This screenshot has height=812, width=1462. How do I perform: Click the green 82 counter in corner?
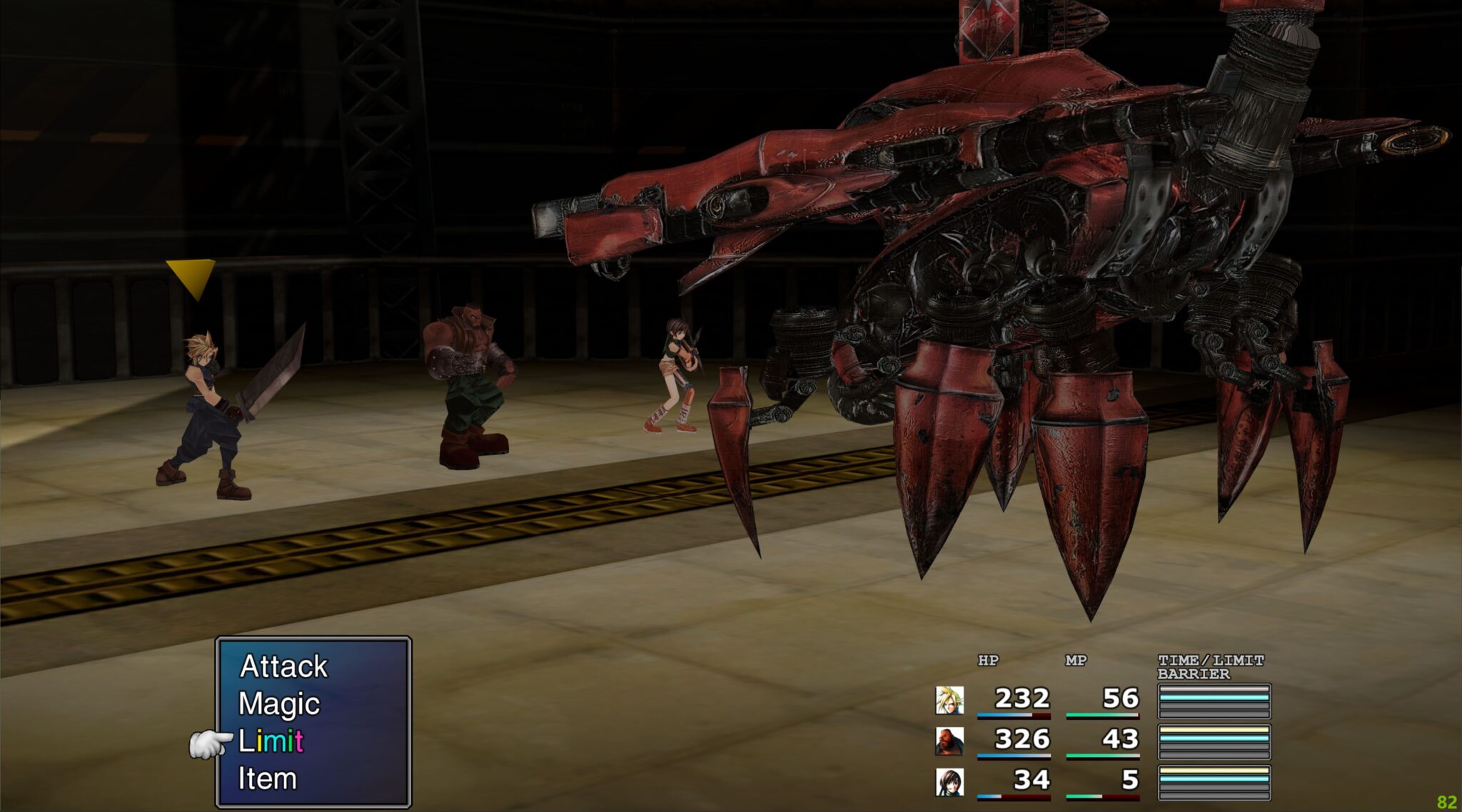pos(1448,802)
